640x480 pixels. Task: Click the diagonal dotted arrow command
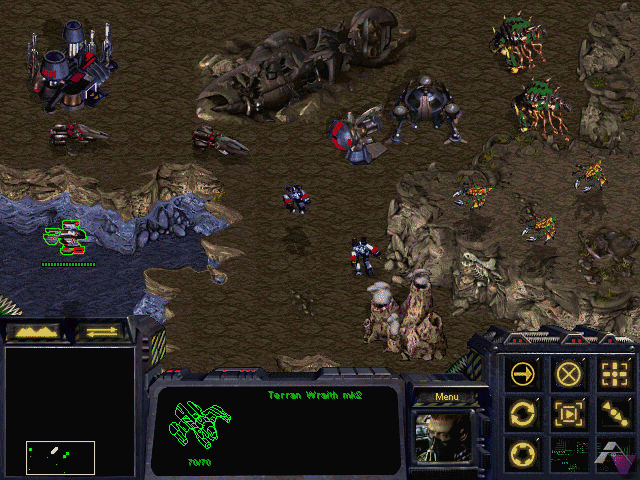(x=613, y=411)
